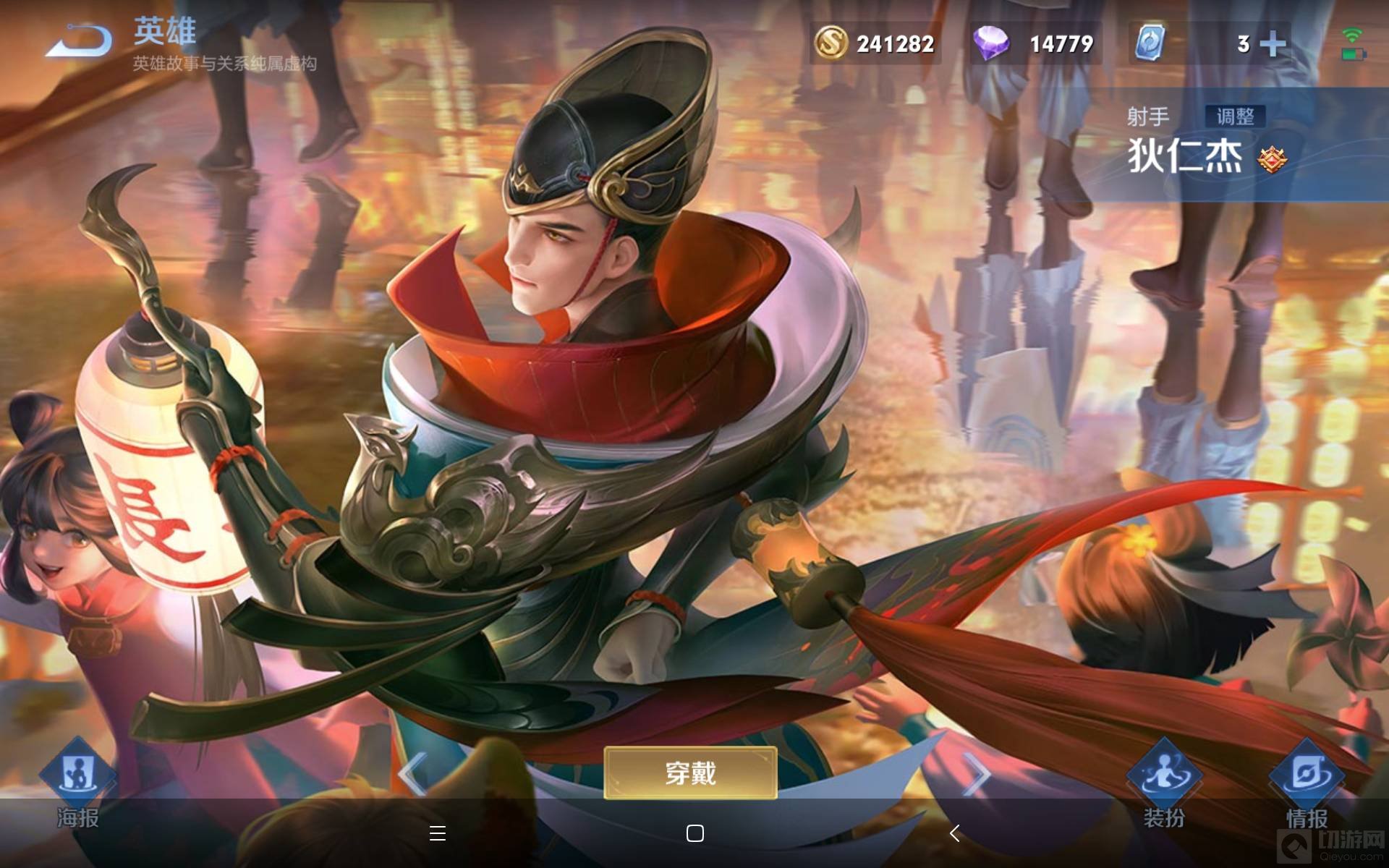Tap the 穿戴 equip button
Screen dimensions: 1389x868
click(690, 773)
